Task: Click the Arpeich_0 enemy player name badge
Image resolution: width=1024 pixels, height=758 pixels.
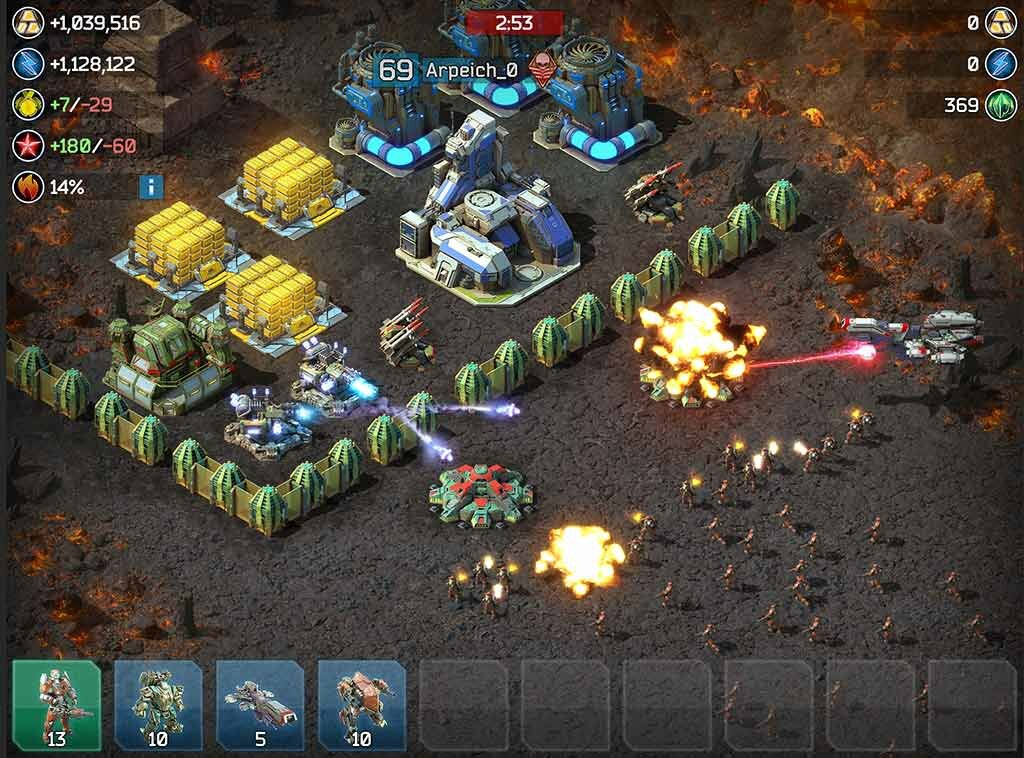Action: click(471, 70)
